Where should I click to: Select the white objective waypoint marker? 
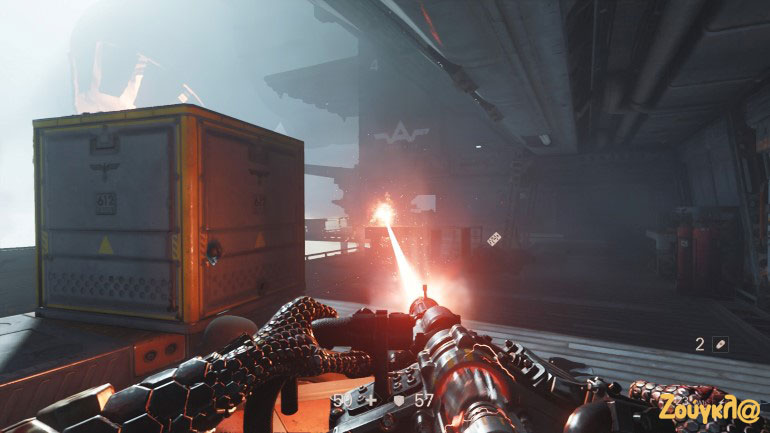click(x=493, y=238)
